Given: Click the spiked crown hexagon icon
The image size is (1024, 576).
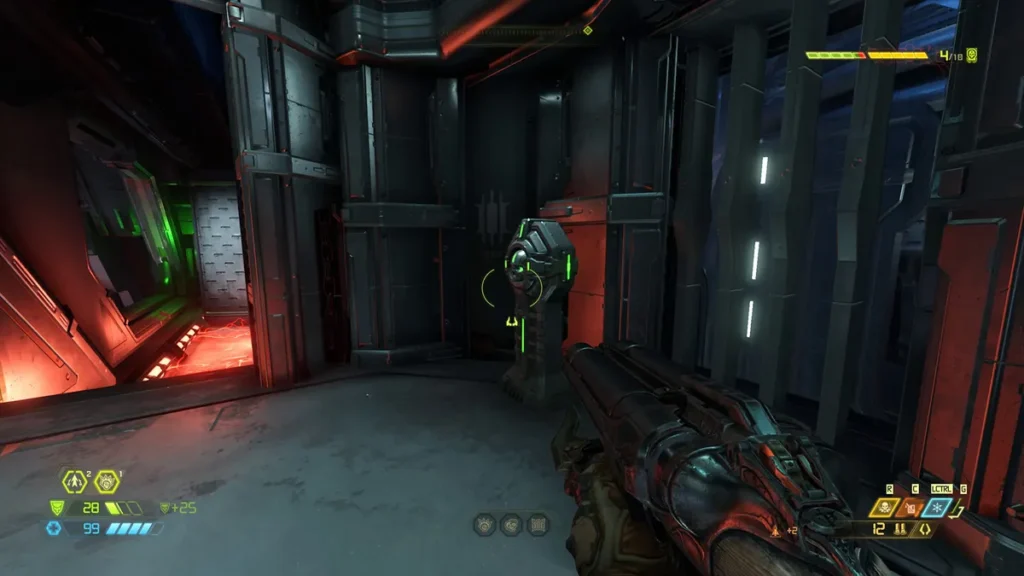Looking at the screenshot, I should (x=106, y=482).
